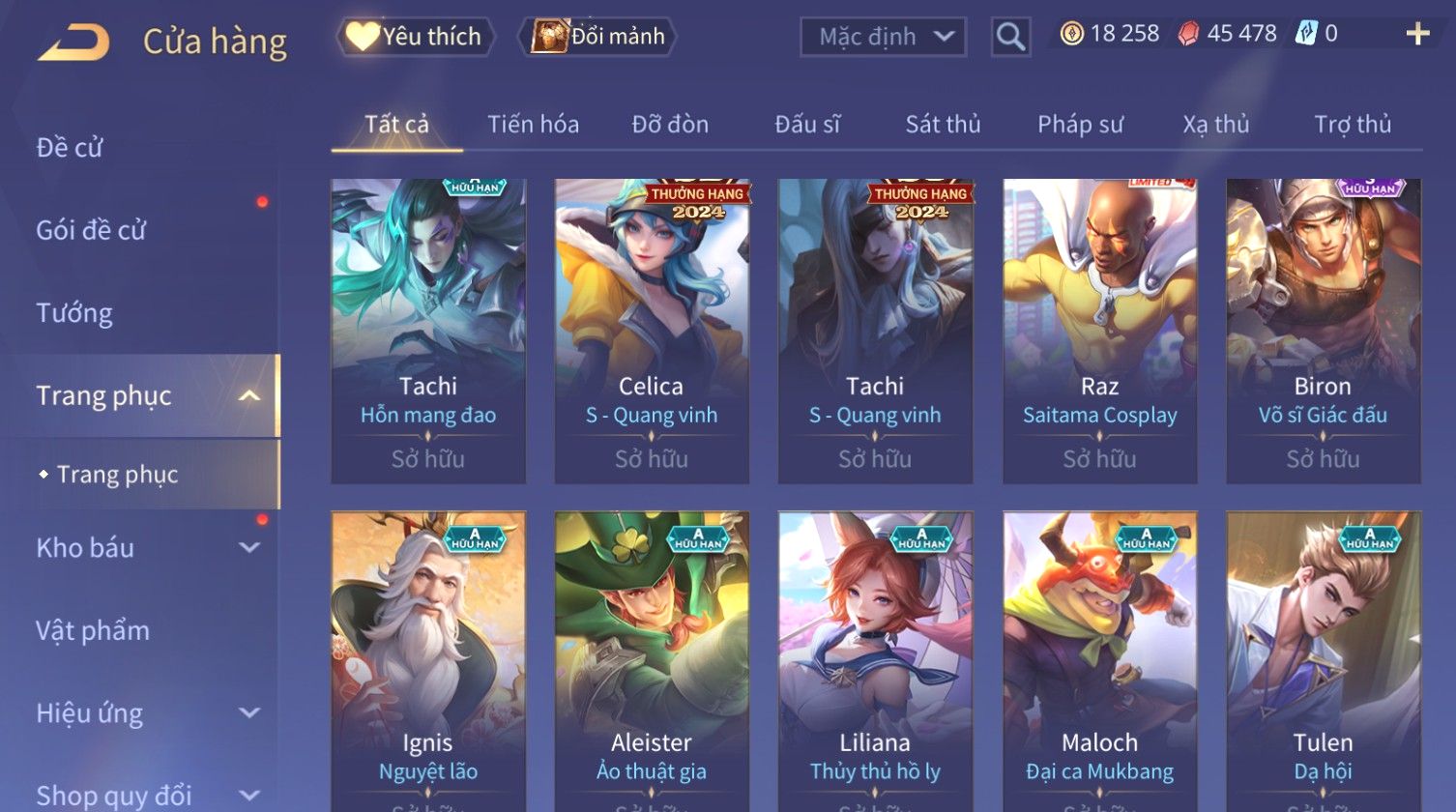Open the Đổi mảnh exchange

599,37
